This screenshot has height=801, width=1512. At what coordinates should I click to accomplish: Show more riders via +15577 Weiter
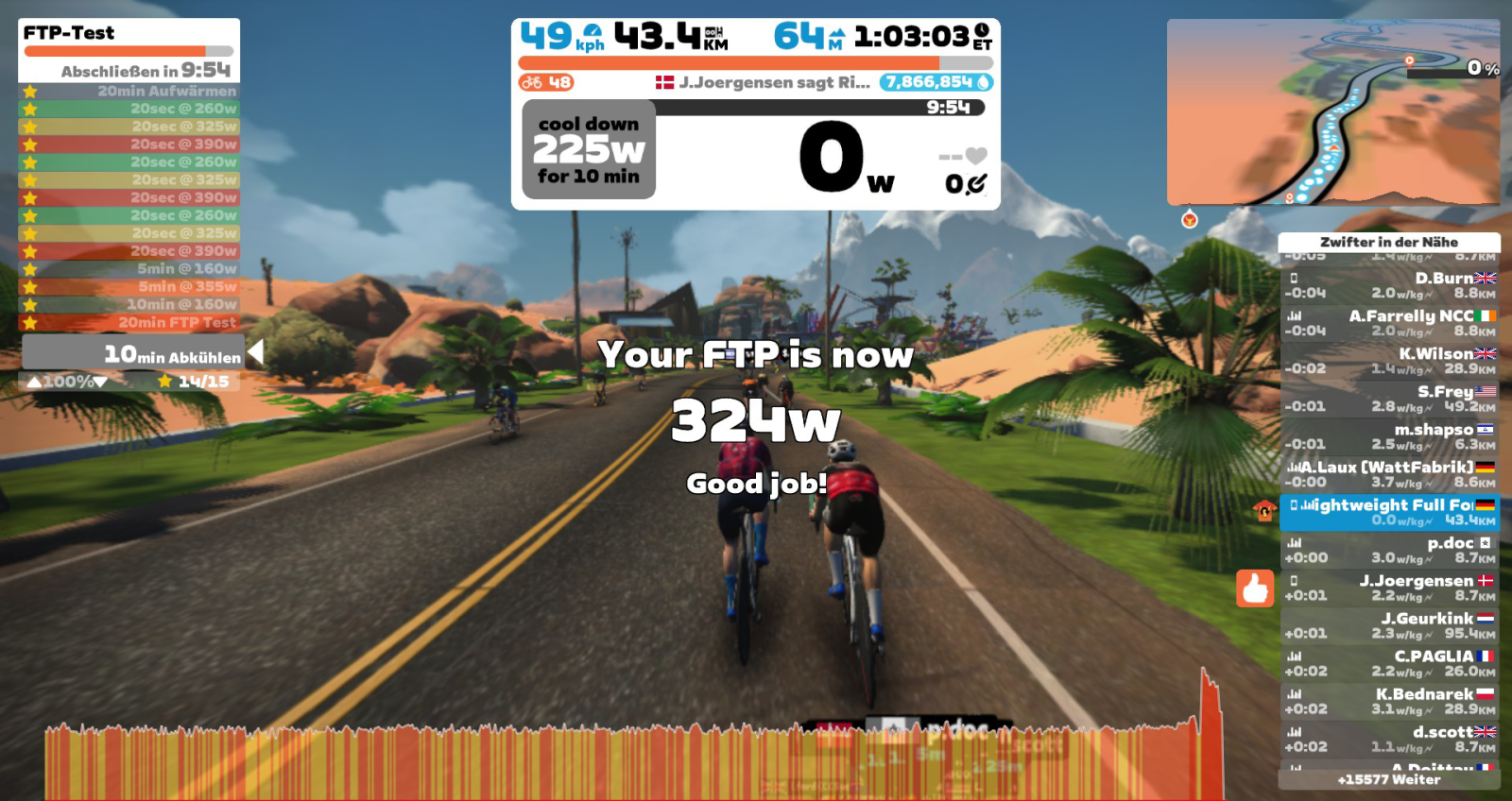pos(1388,780)
